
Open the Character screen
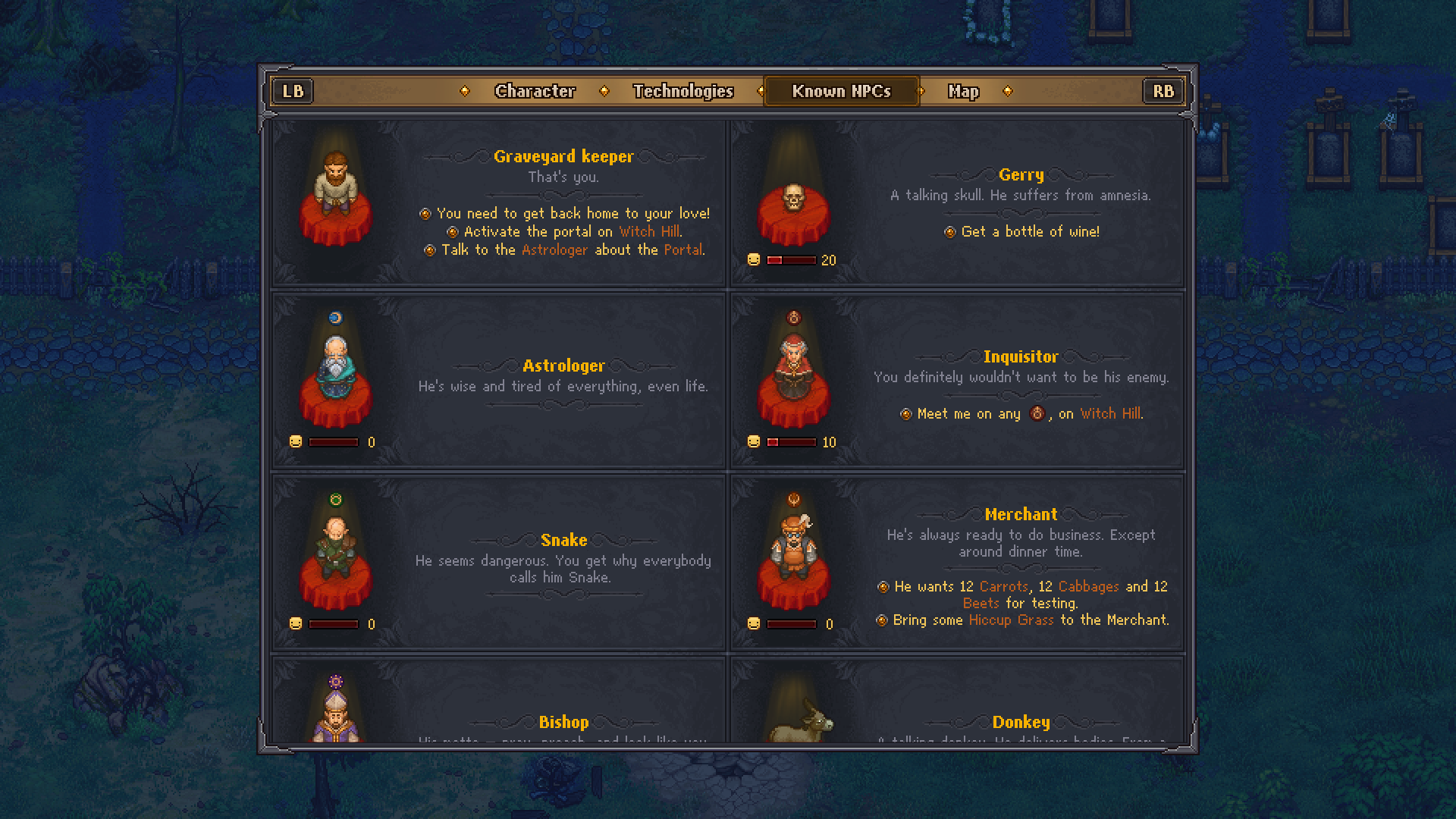(535, 91)
